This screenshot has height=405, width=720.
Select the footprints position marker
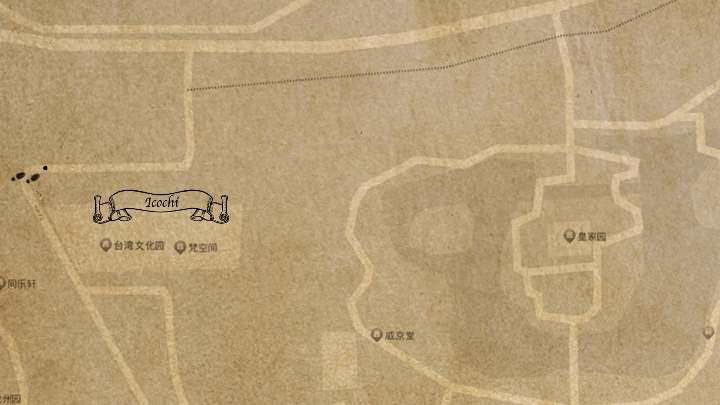coord(29,175)
